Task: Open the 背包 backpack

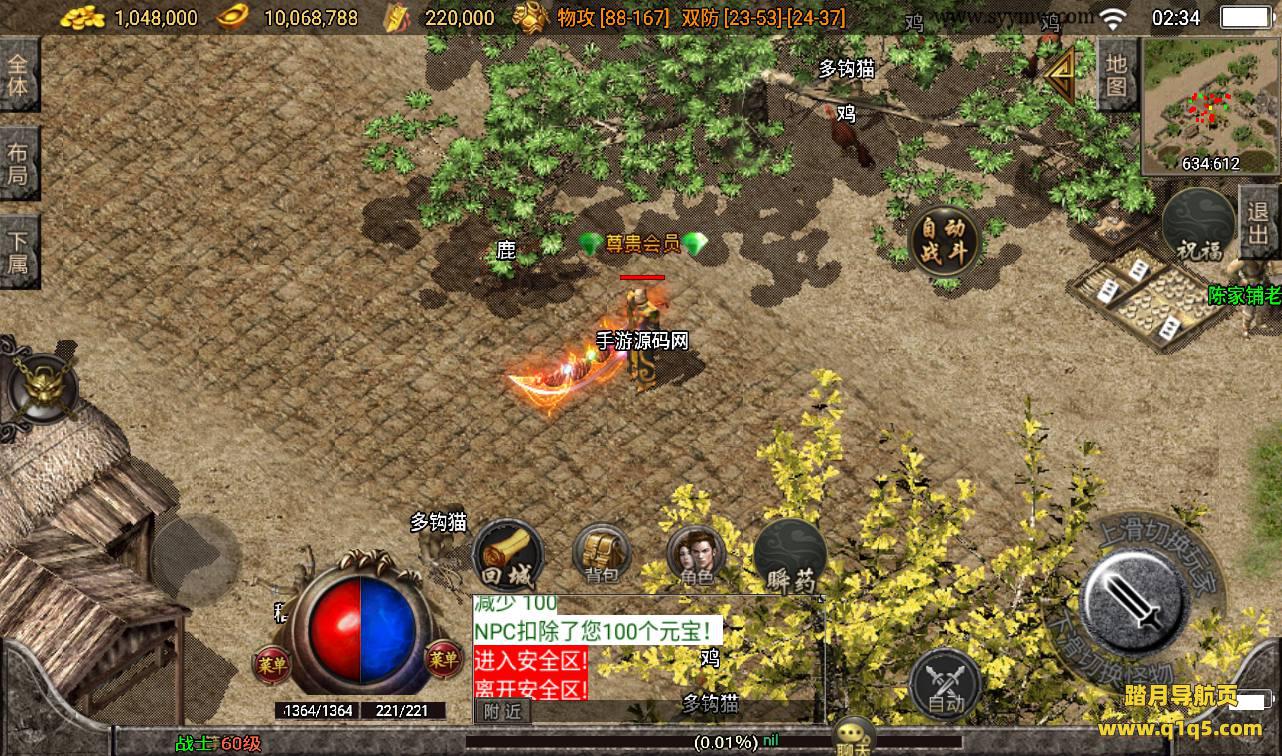Action: (x=601, y=556)
